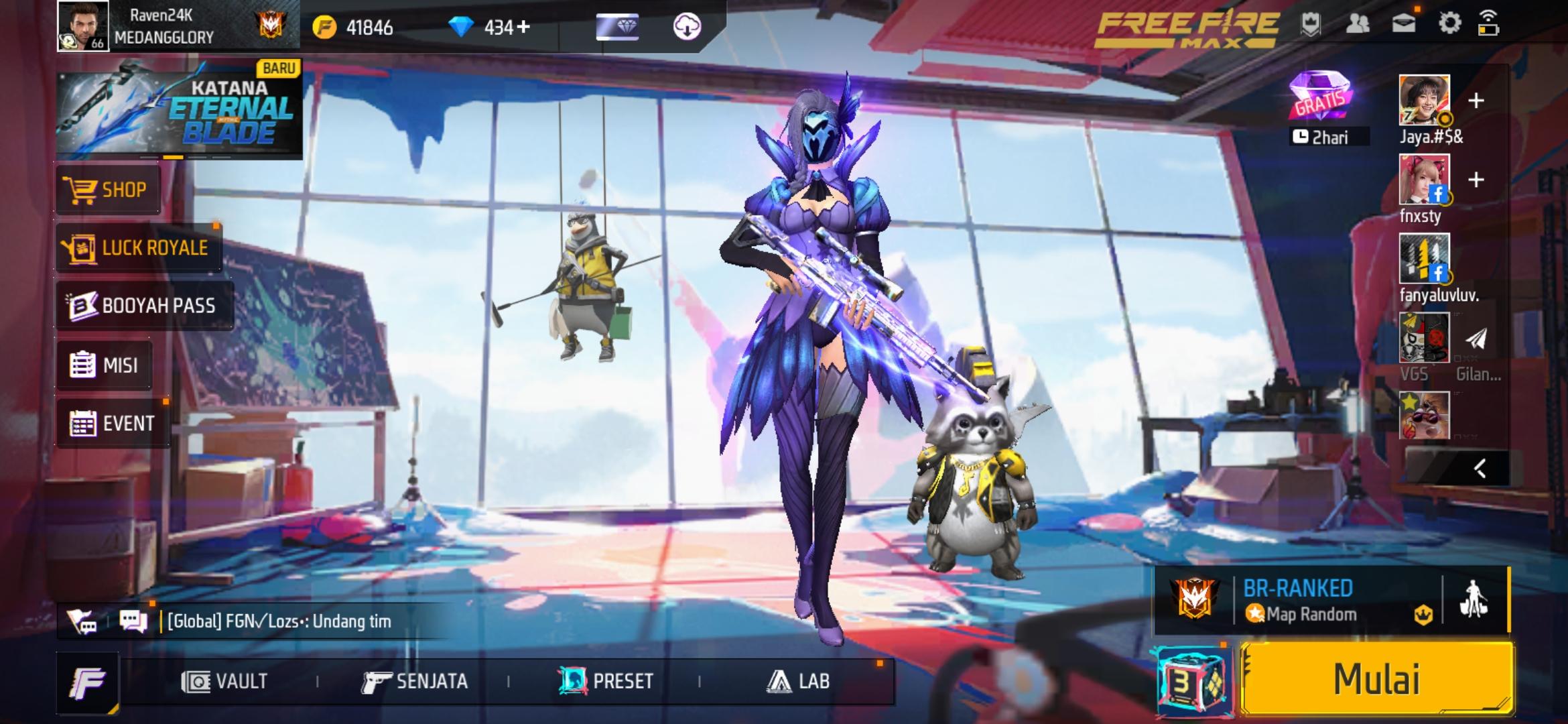1568x724 pixels.
Task: Start the match with Mulai
Action: coord(1376,678)
